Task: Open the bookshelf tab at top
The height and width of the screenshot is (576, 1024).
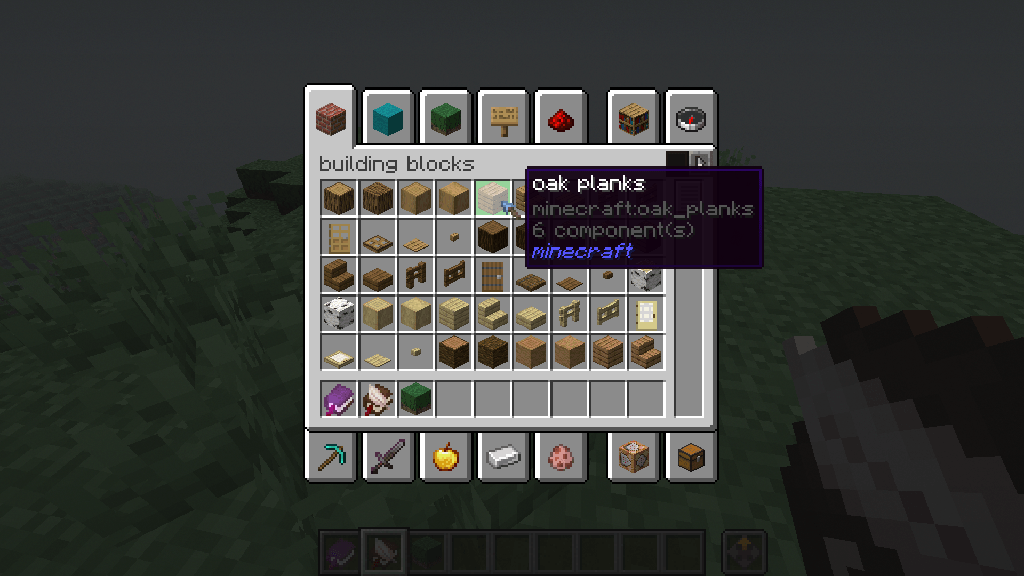Action: pyautogui.click(x=633, y=120)
